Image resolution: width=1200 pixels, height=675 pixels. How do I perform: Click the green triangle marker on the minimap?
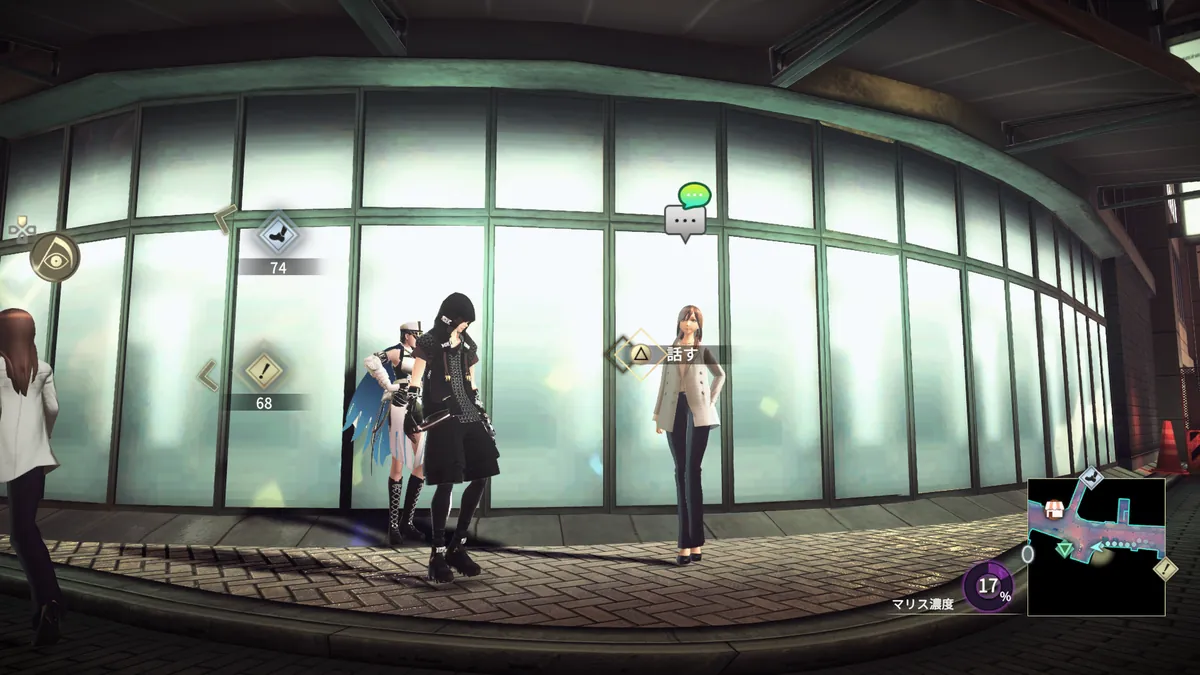click(1065, 547)
